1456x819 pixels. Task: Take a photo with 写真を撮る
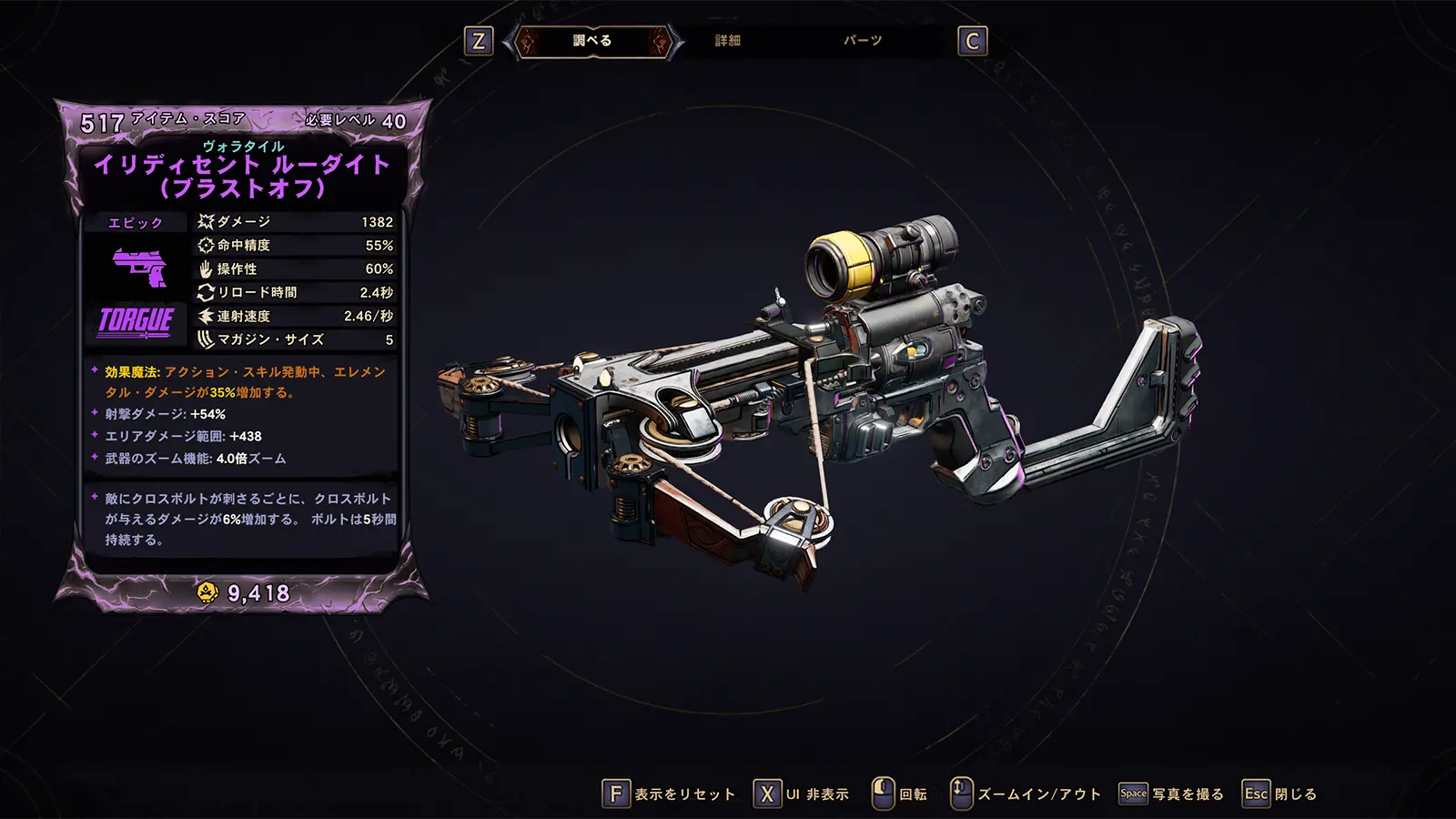click(1172, 794)
